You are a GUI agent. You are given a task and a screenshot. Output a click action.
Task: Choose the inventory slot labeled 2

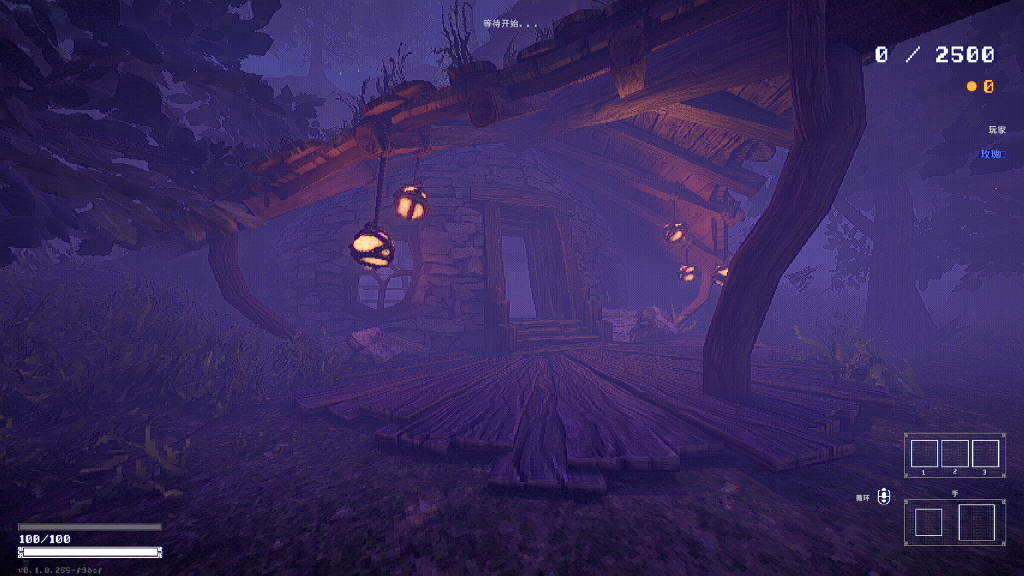(954, 453)
